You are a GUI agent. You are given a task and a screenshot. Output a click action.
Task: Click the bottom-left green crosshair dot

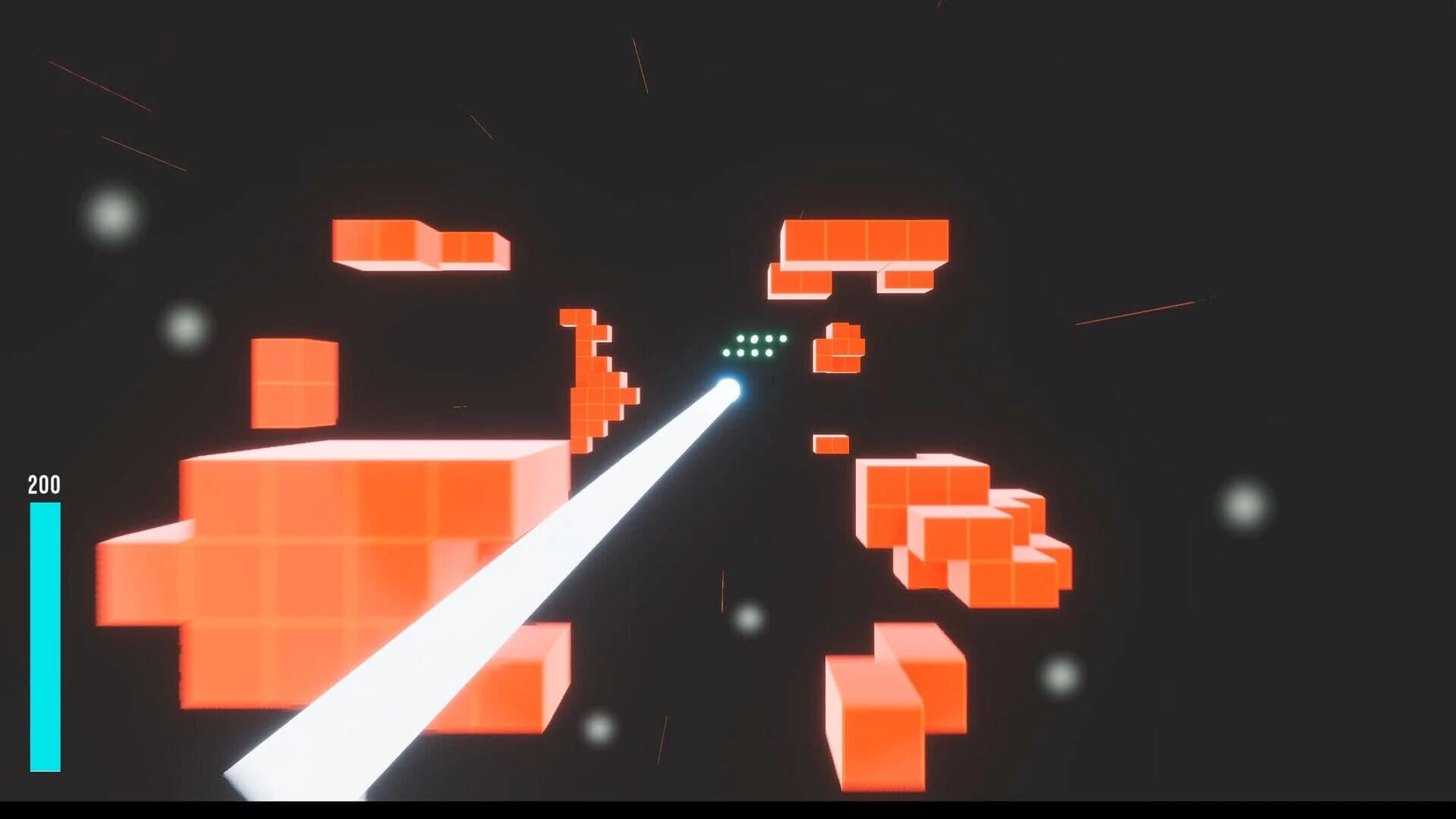click(727, 353)
